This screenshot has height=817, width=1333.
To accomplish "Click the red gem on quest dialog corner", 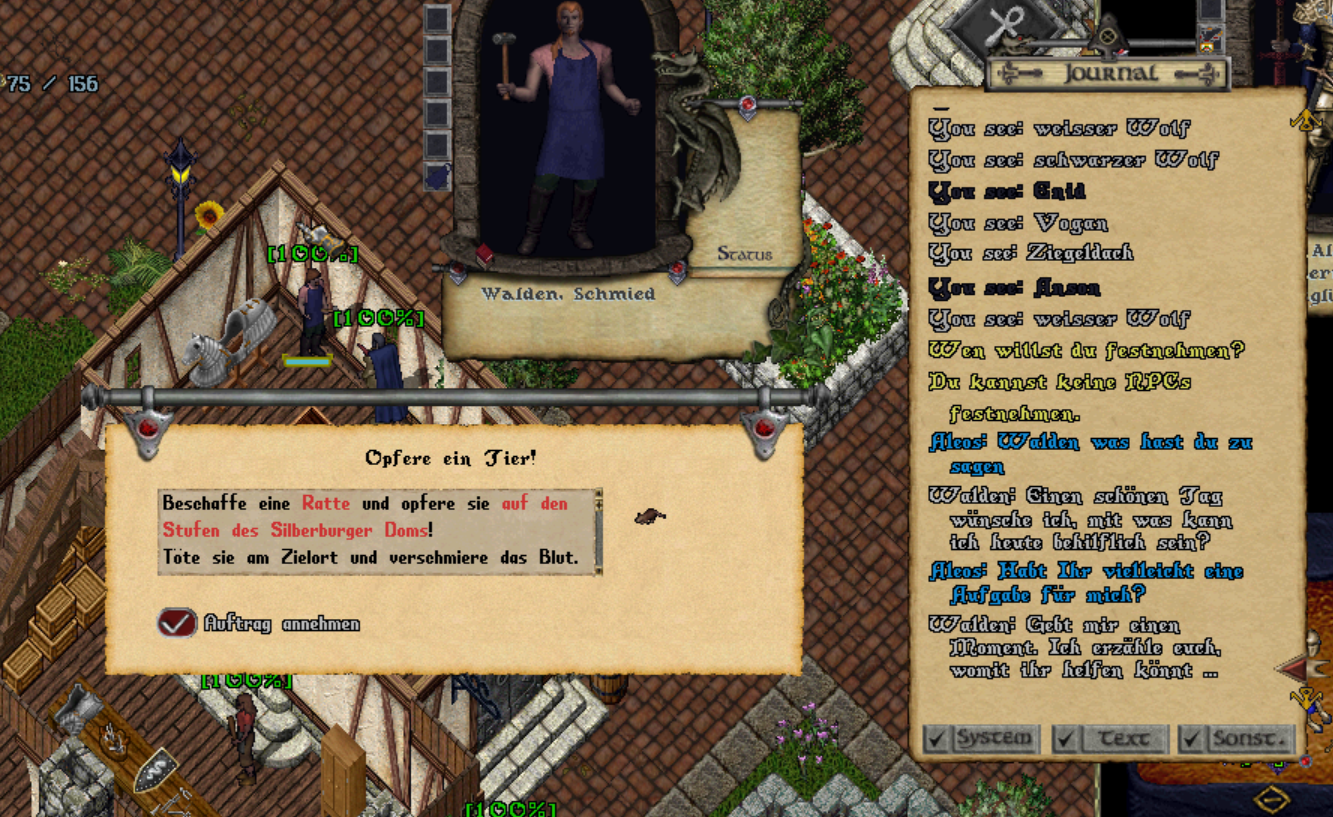I will (x=148, y=430).
